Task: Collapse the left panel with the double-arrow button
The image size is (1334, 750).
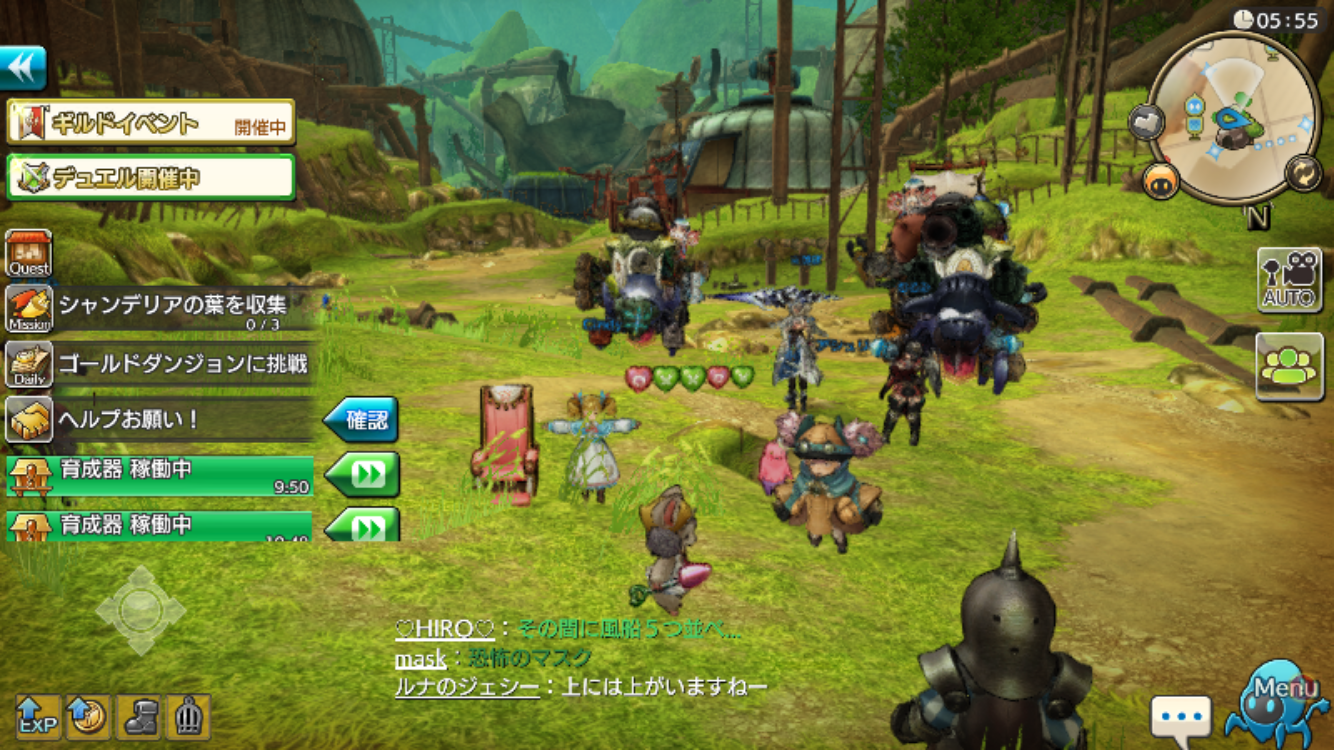Action: 24,68
